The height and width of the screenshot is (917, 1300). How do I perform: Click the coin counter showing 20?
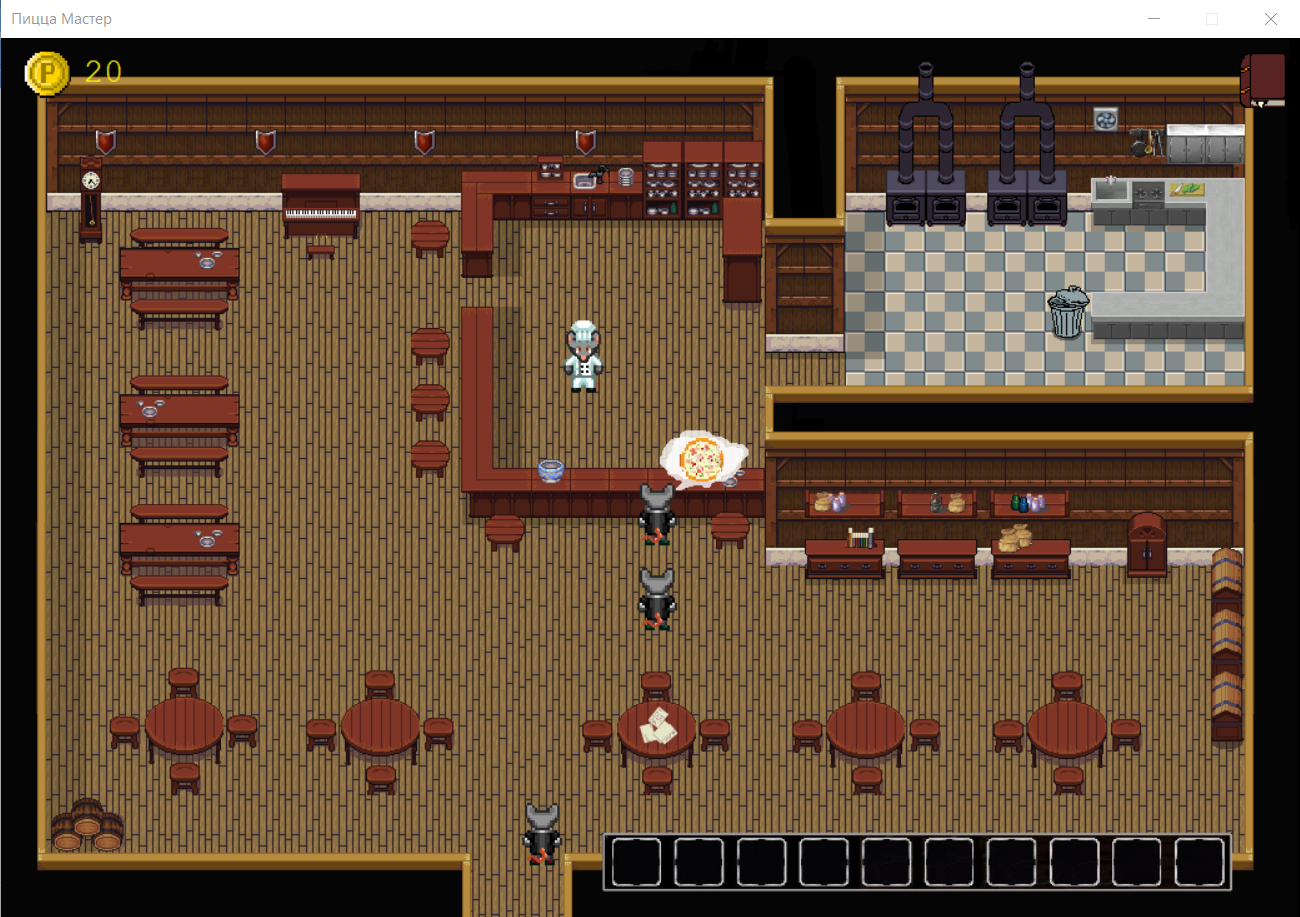(104, 73)
